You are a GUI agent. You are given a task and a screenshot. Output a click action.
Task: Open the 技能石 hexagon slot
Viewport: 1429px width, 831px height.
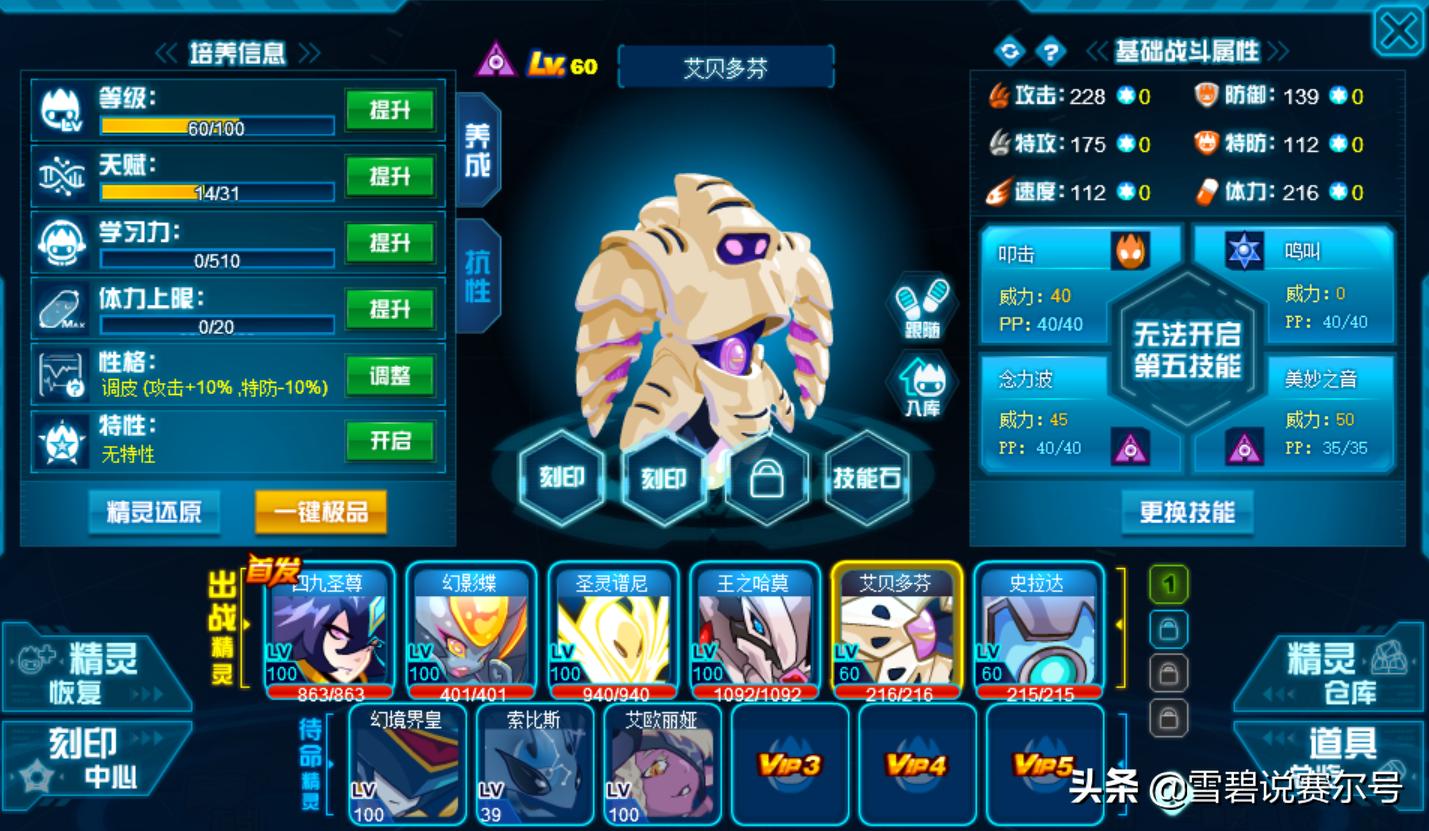click(x=866, y=479)
